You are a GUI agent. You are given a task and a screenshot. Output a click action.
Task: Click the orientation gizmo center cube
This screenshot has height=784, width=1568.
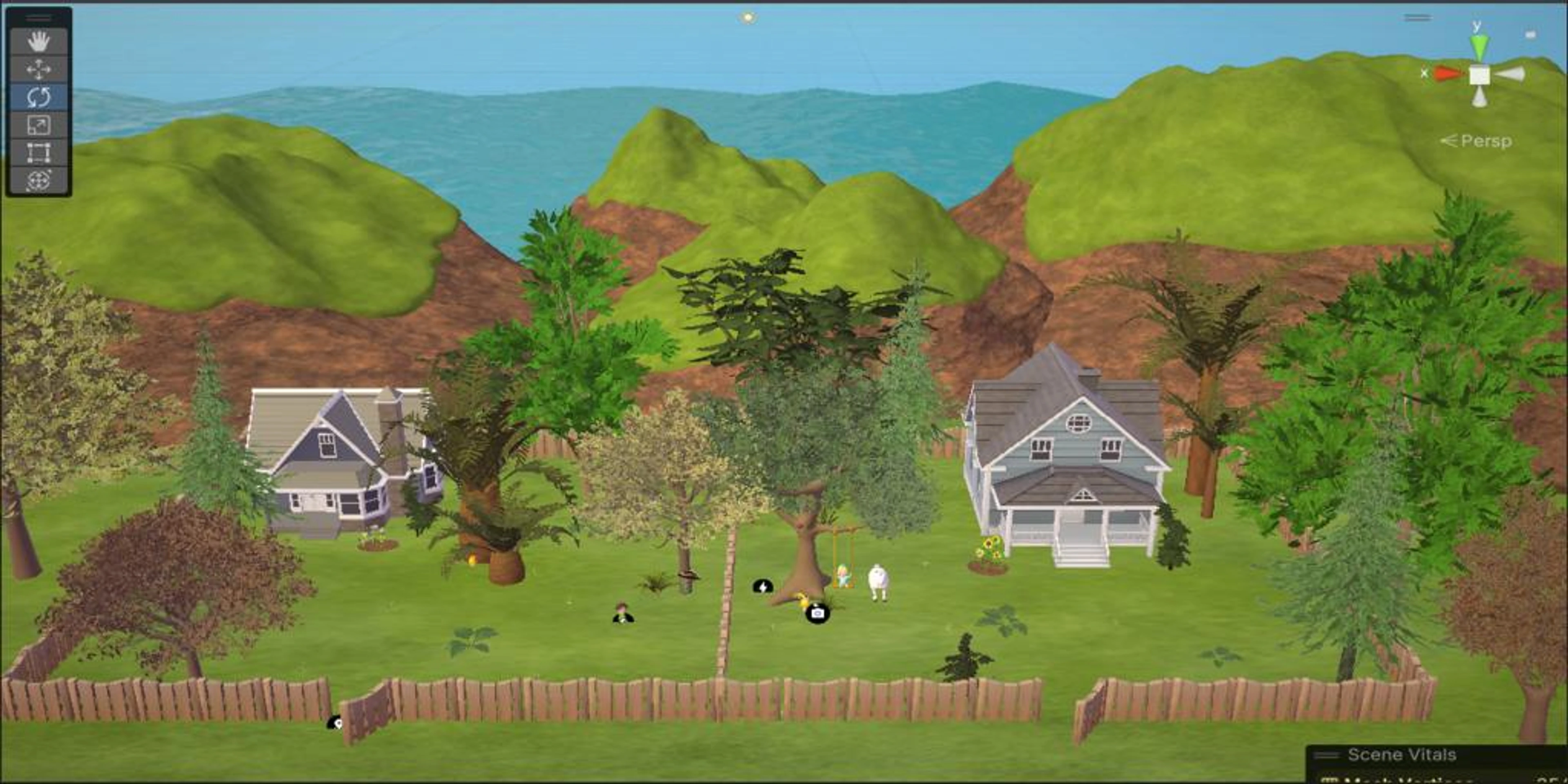coord(1480,76)
